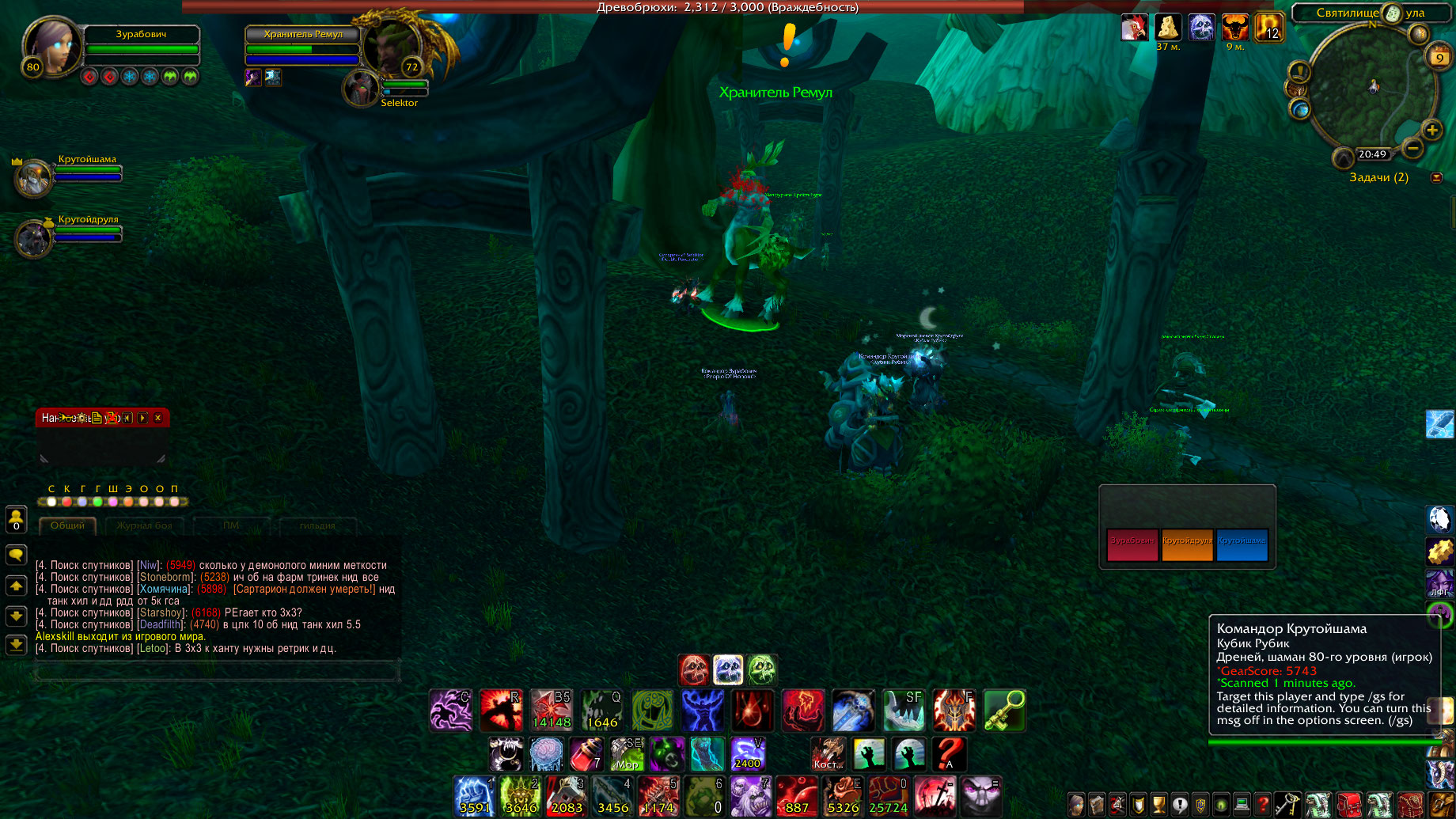Activate the red skull presence icon

694,670
